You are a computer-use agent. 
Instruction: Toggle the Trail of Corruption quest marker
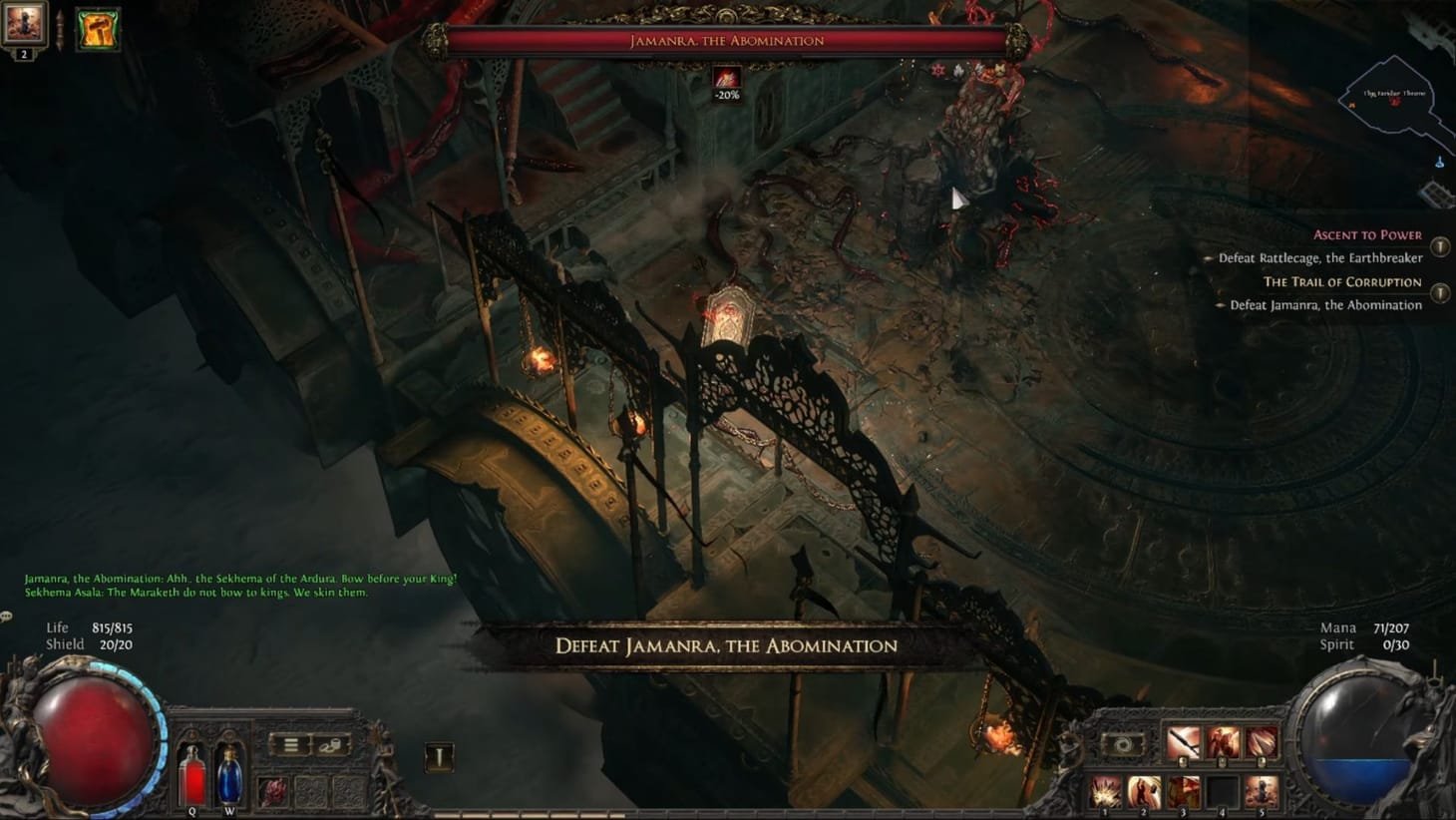[x=1440, y=294]
